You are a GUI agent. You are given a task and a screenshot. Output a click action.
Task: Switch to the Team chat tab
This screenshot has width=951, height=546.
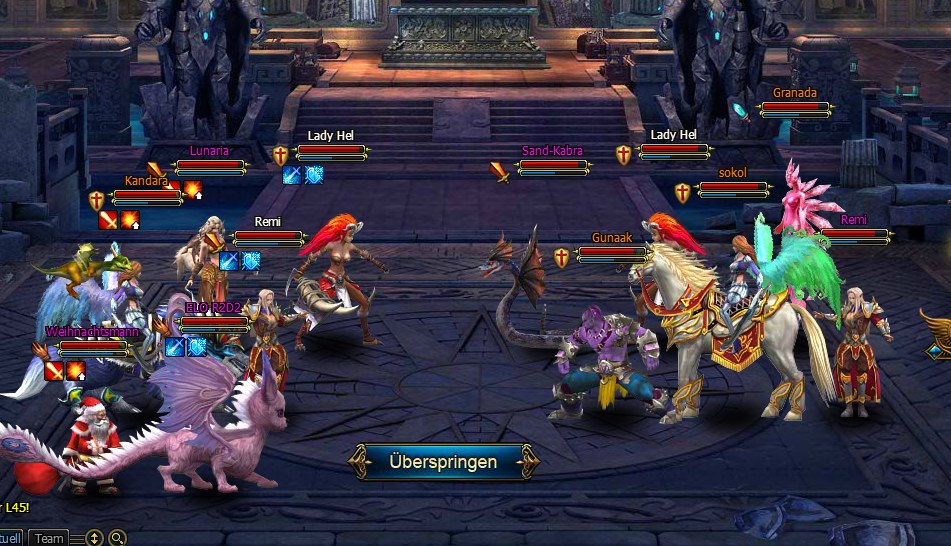(x=49, y=538)
